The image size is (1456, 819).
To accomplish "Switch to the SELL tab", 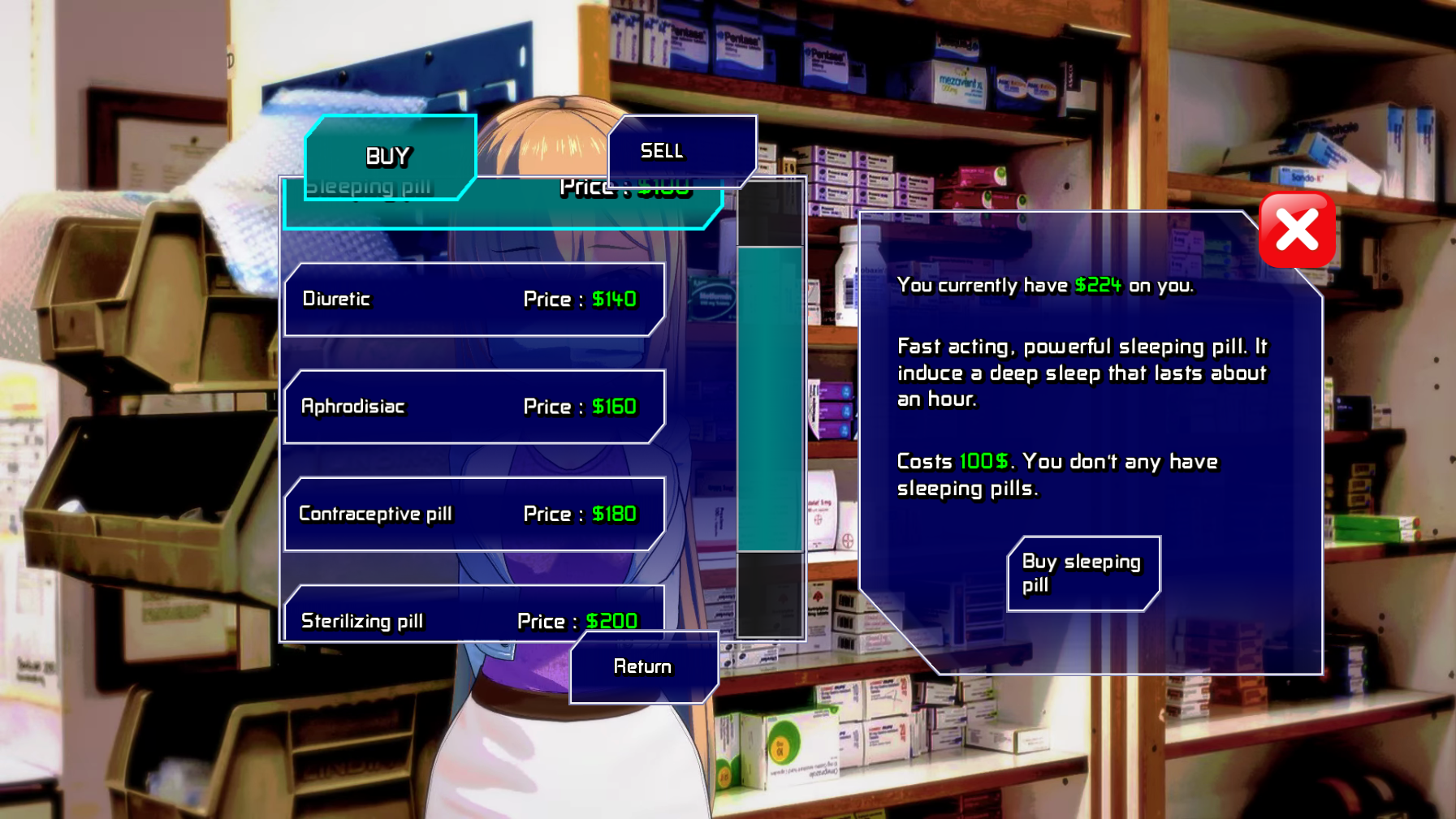I will [680, 151].
